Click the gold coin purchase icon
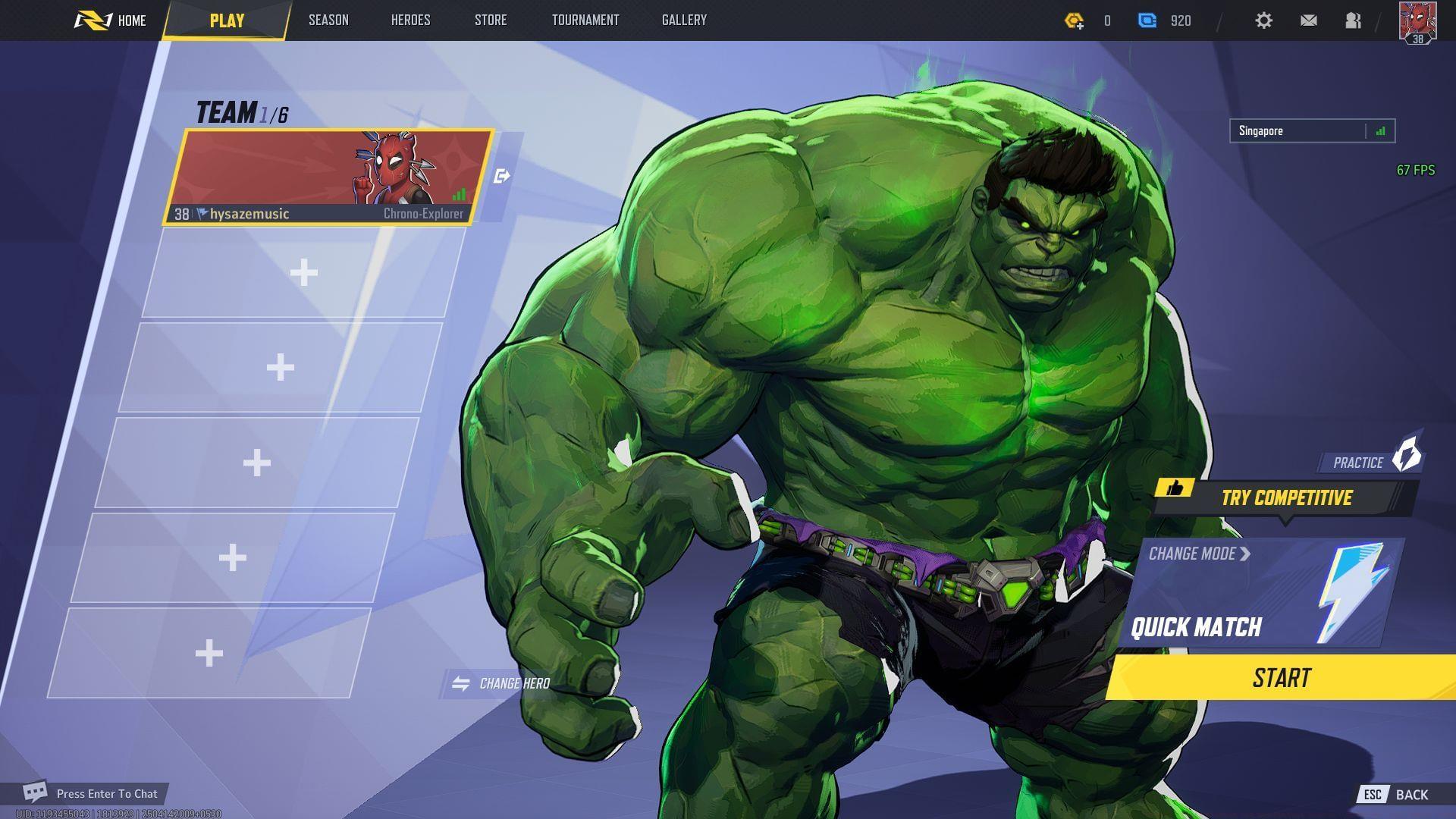 [1076, 20]
